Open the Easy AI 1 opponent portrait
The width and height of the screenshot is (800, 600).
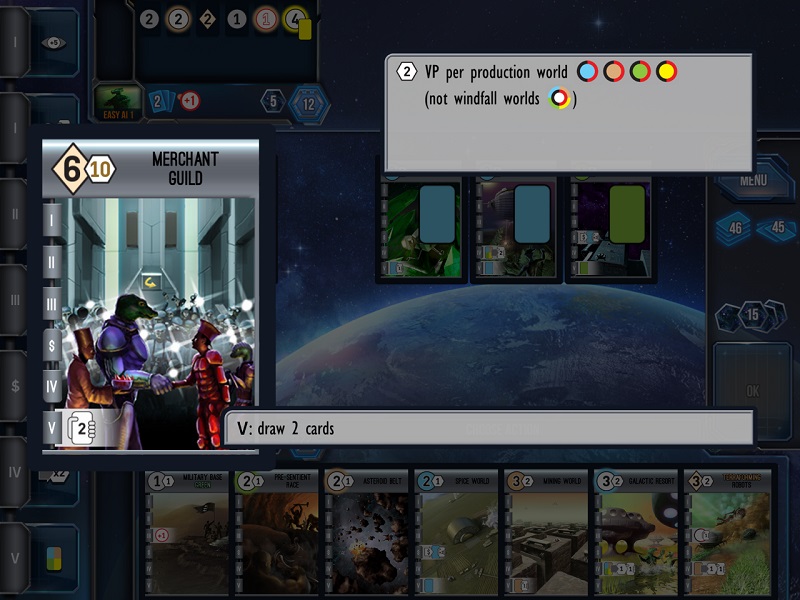118,98
